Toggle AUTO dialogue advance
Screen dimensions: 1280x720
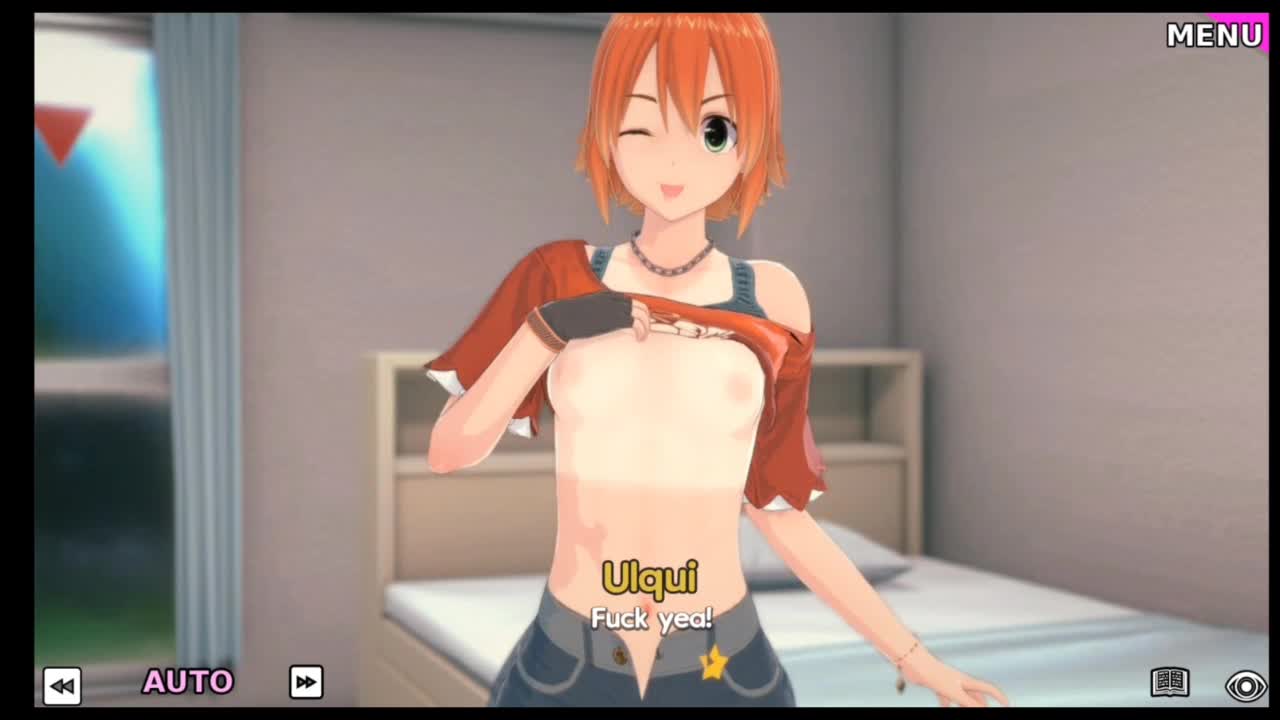point(188,682)
